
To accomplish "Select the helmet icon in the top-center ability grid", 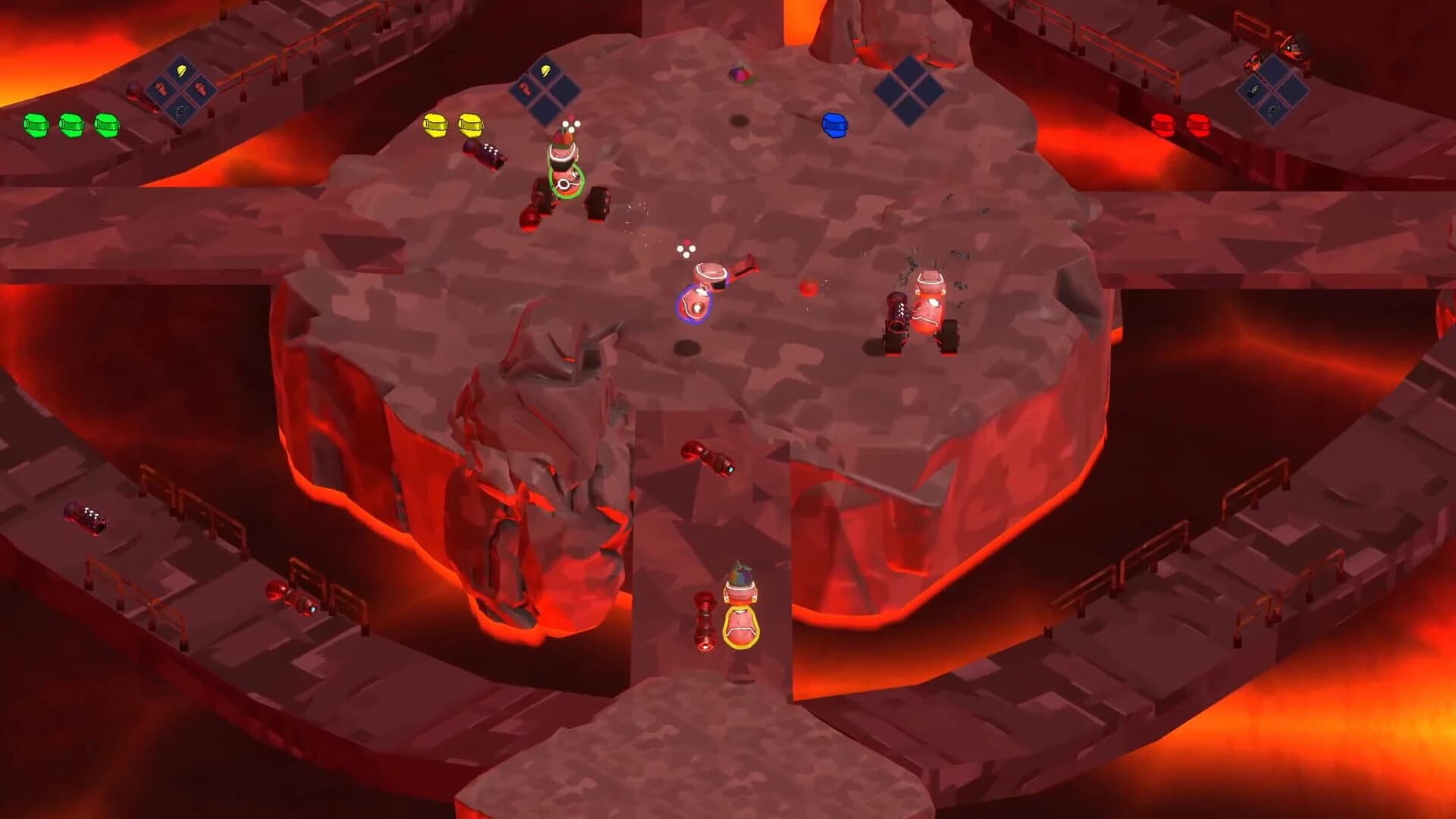I will tap(545, 70).
